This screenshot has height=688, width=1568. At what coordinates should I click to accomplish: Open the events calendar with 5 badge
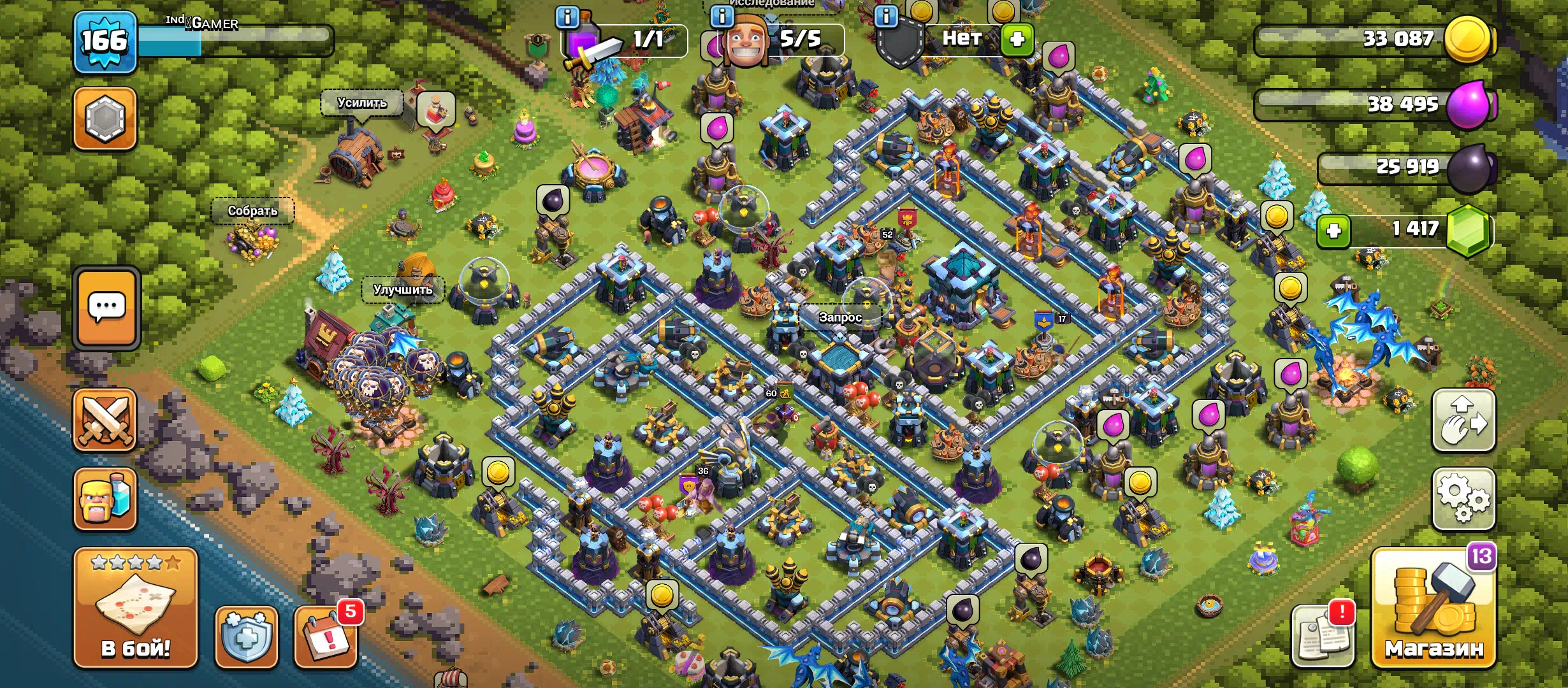coord(326,636)
